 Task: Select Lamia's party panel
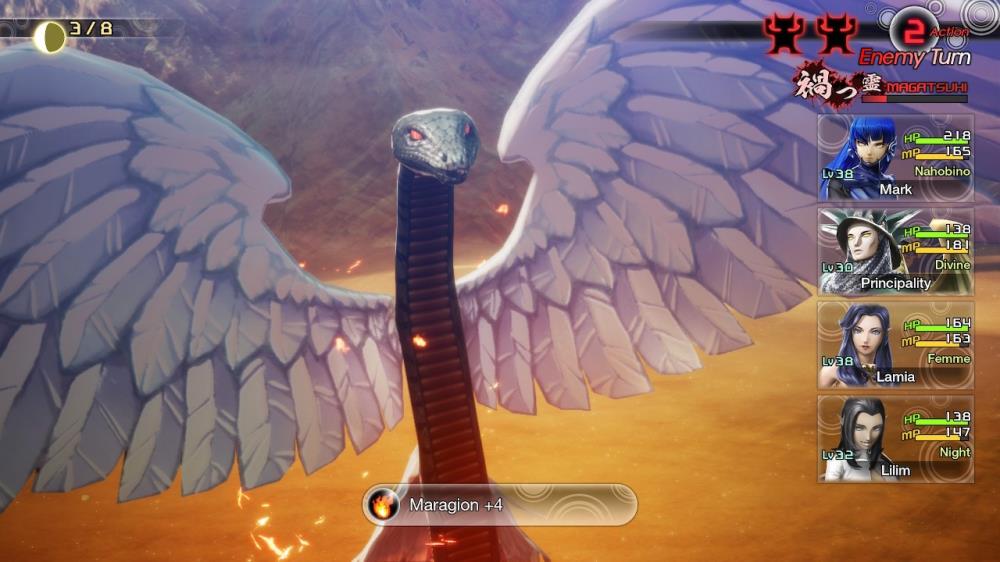click(x=895, y=345)
